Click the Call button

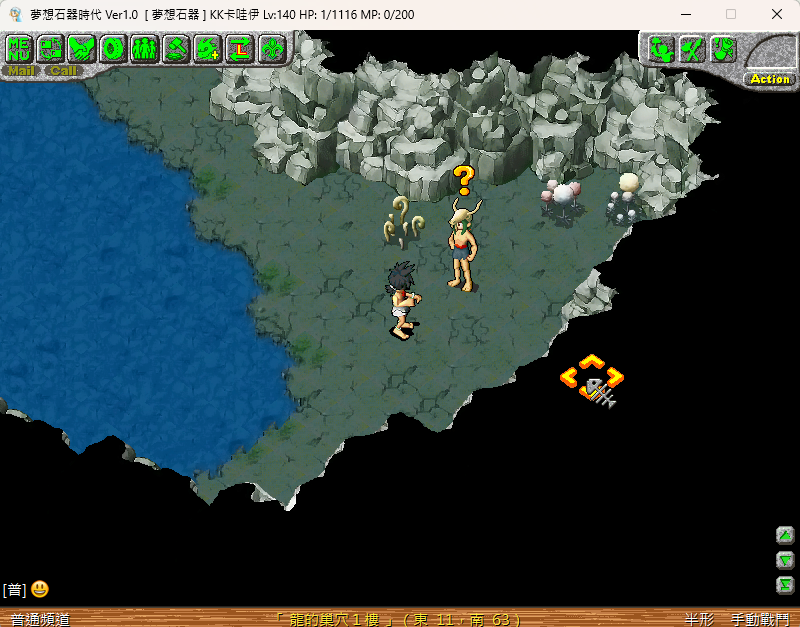pyautogui.click(x=63, y=71)
